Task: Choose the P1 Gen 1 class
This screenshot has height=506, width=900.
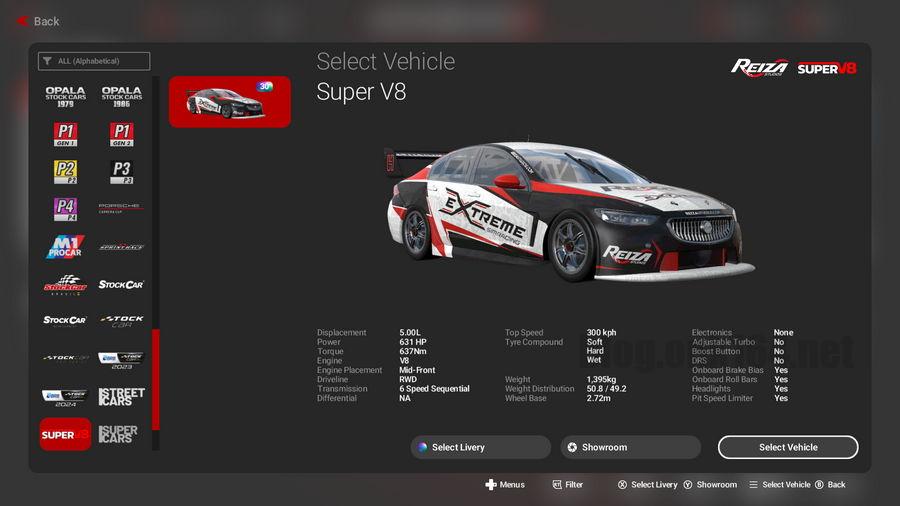Action: coord(65,134)
